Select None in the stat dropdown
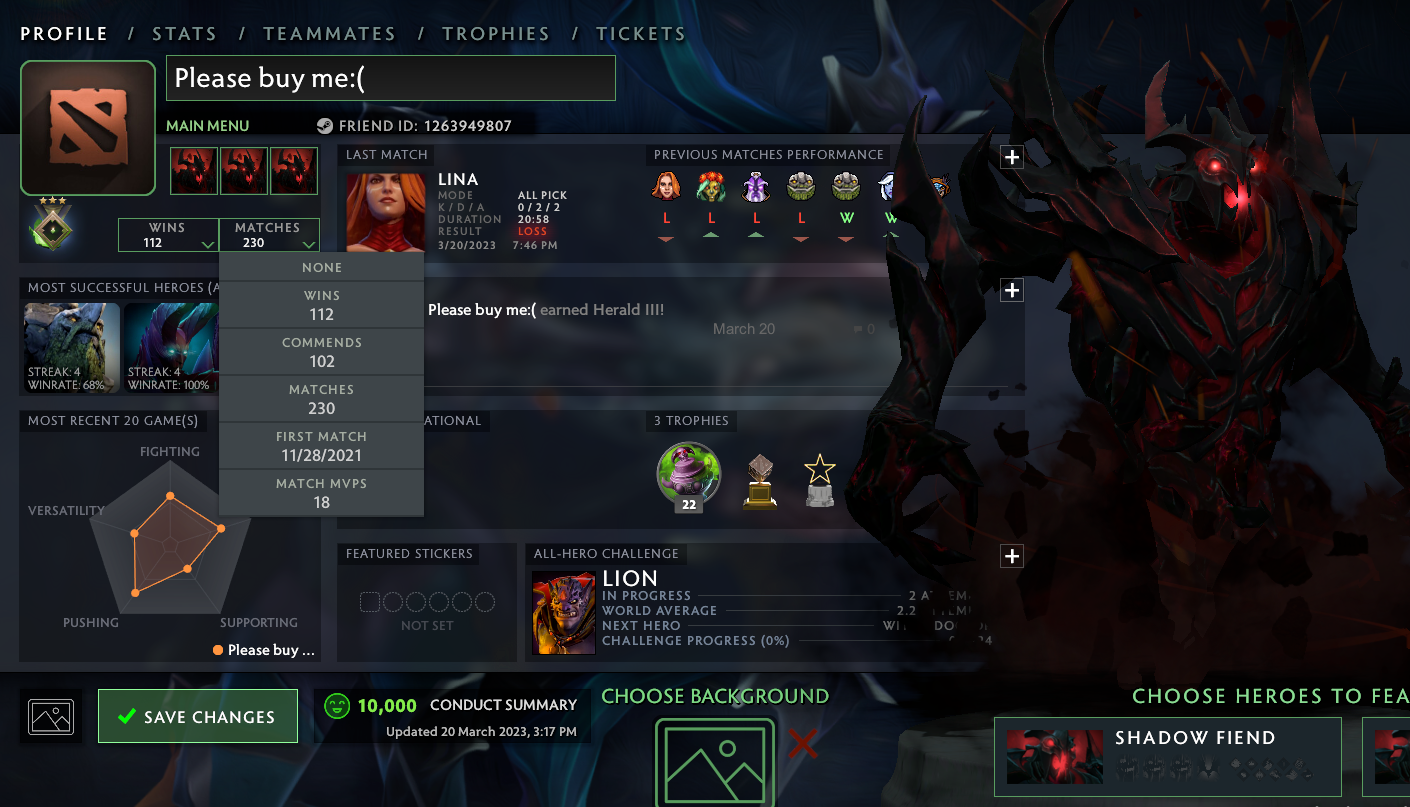Viewport: 1410px width, 807px height. [x=321, y=268]
